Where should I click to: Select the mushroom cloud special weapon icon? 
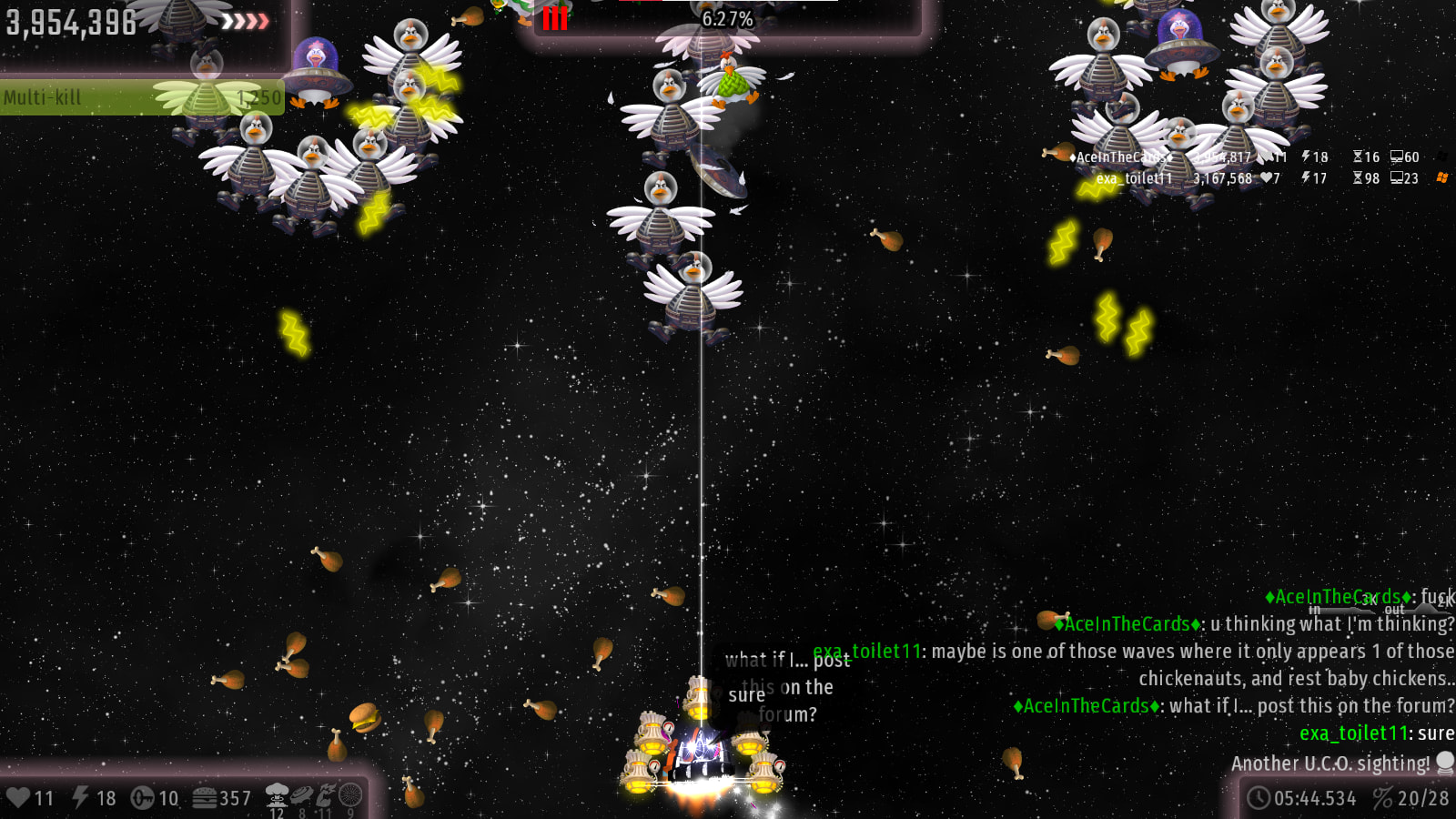277,795
